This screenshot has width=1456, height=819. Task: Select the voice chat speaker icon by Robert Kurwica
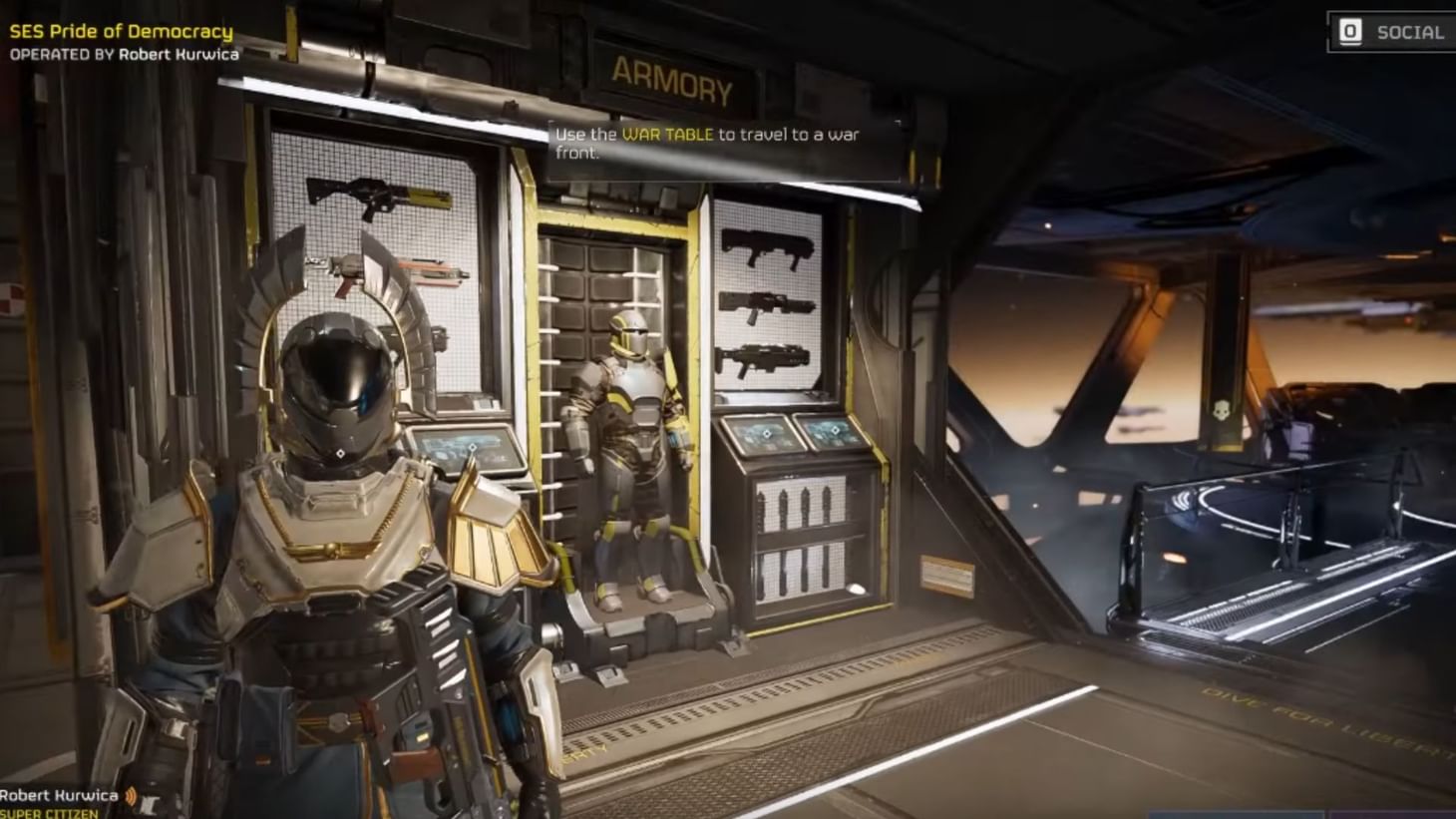(131, 796)
